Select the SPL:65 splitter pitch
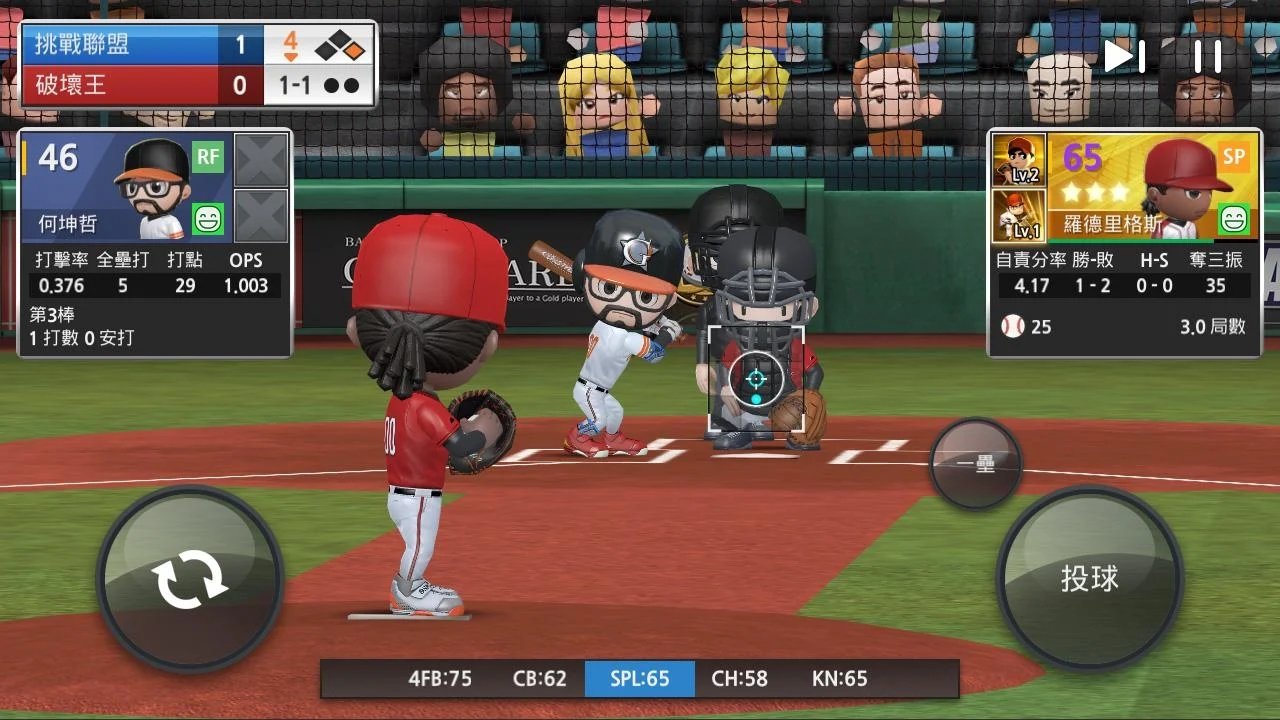Viewport: 1280px width, 720px height. [x=640, y=678]
